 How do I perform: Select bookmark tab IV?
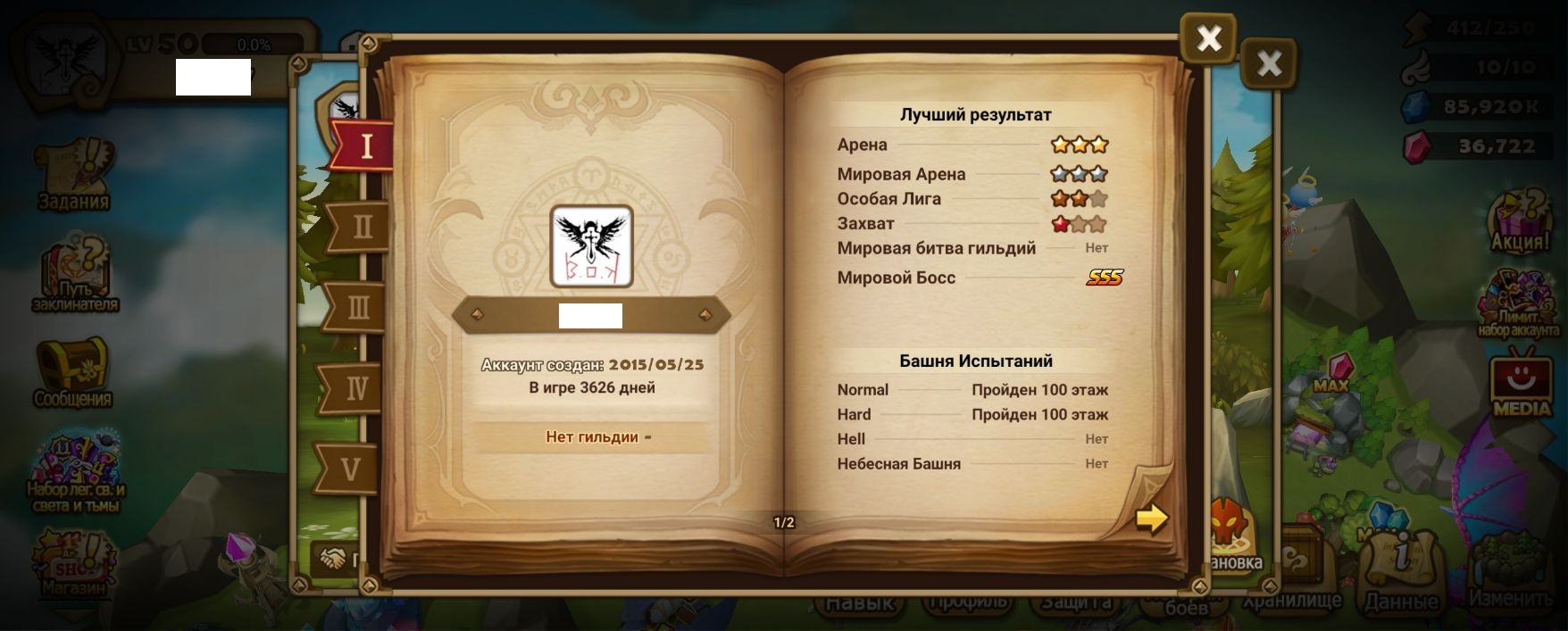tap(355, 389)
